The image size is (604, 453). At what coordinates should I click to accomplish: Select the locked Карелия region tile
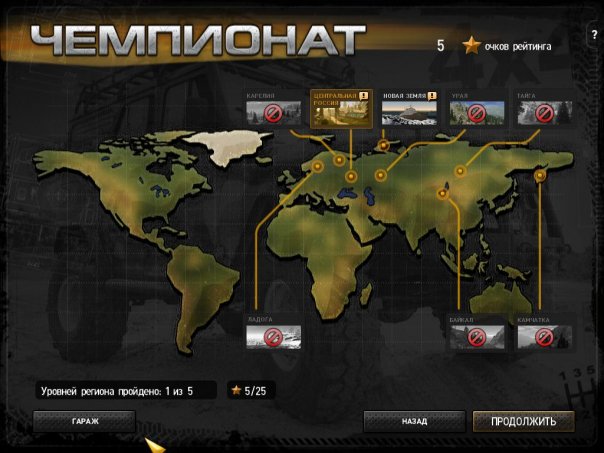click(273, 111)
